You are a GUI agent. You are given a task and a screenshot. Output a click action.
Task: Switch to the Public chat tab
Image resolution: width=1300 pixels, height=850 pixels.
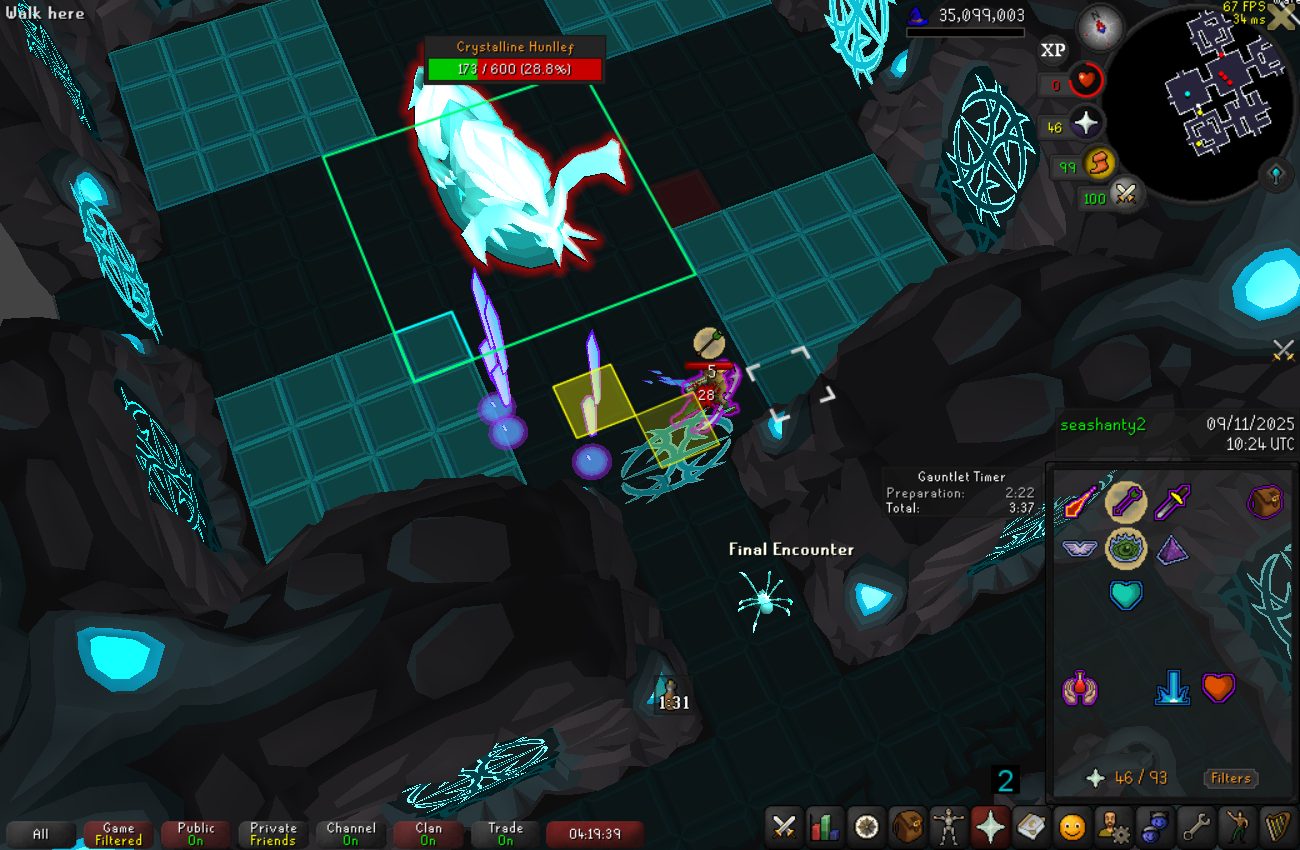pyautogui.click(x=196, y=834)
